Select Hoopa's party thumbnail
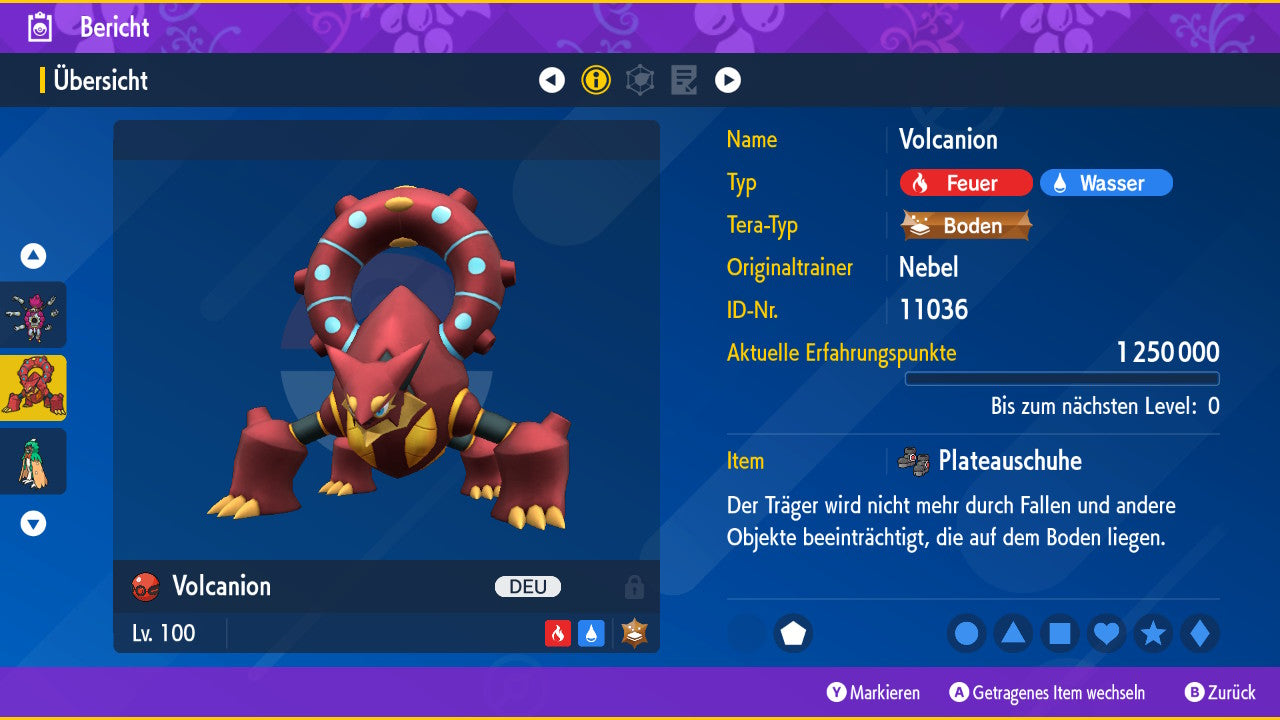Image resolution: width=1280 pixels, height=720 pixels. 33,314
